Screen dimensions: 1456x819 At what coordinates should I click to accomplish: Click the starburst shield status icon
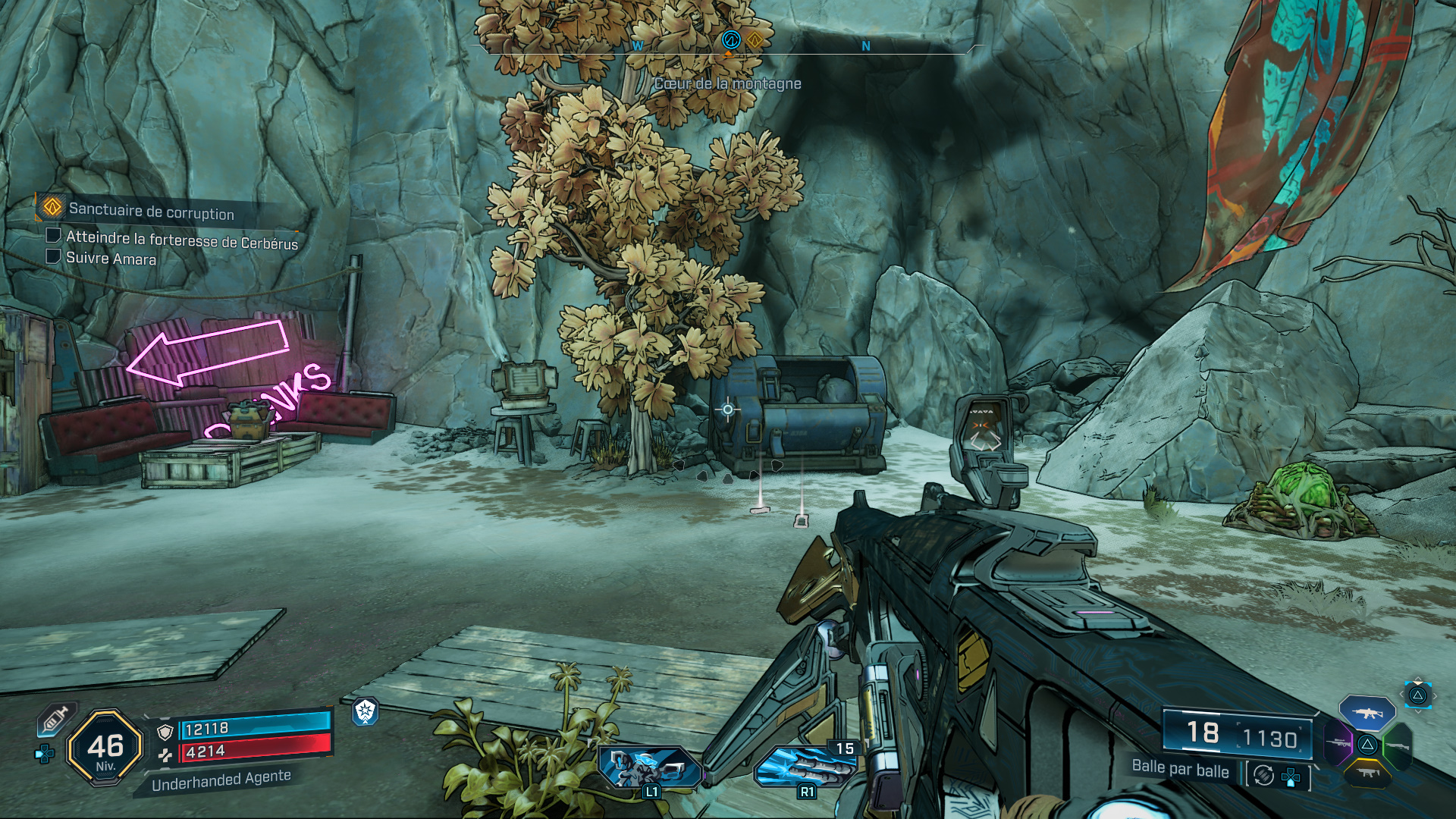366,711
